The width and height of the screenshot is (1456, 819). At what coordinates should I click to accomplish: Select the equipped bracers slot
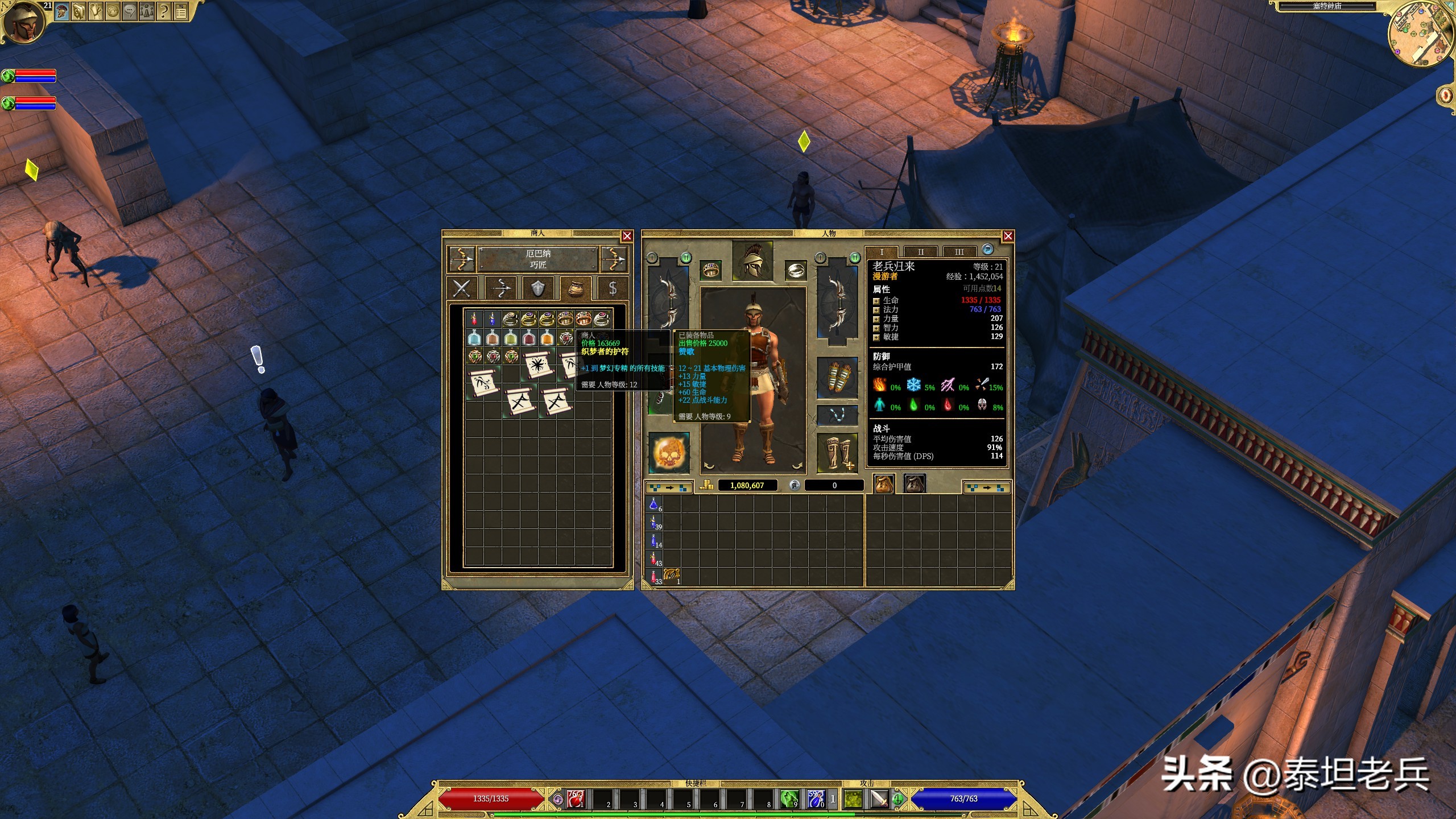[x=837, y=378]
